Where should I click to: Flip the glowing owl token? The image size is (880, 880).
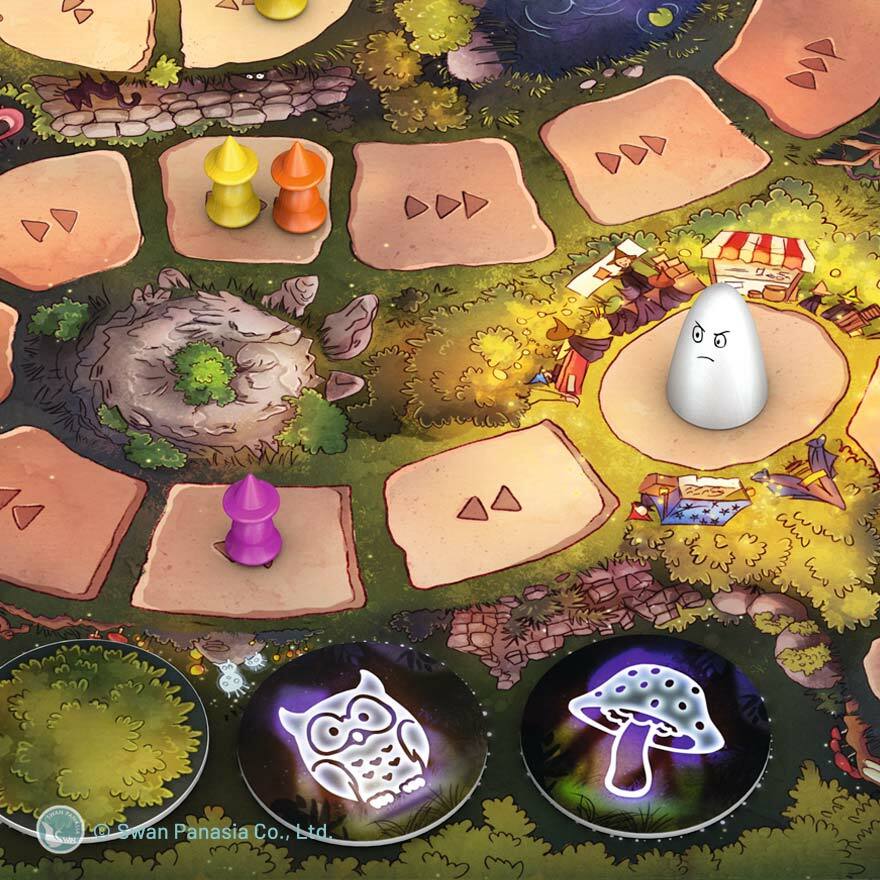click(x=362, y=739)
